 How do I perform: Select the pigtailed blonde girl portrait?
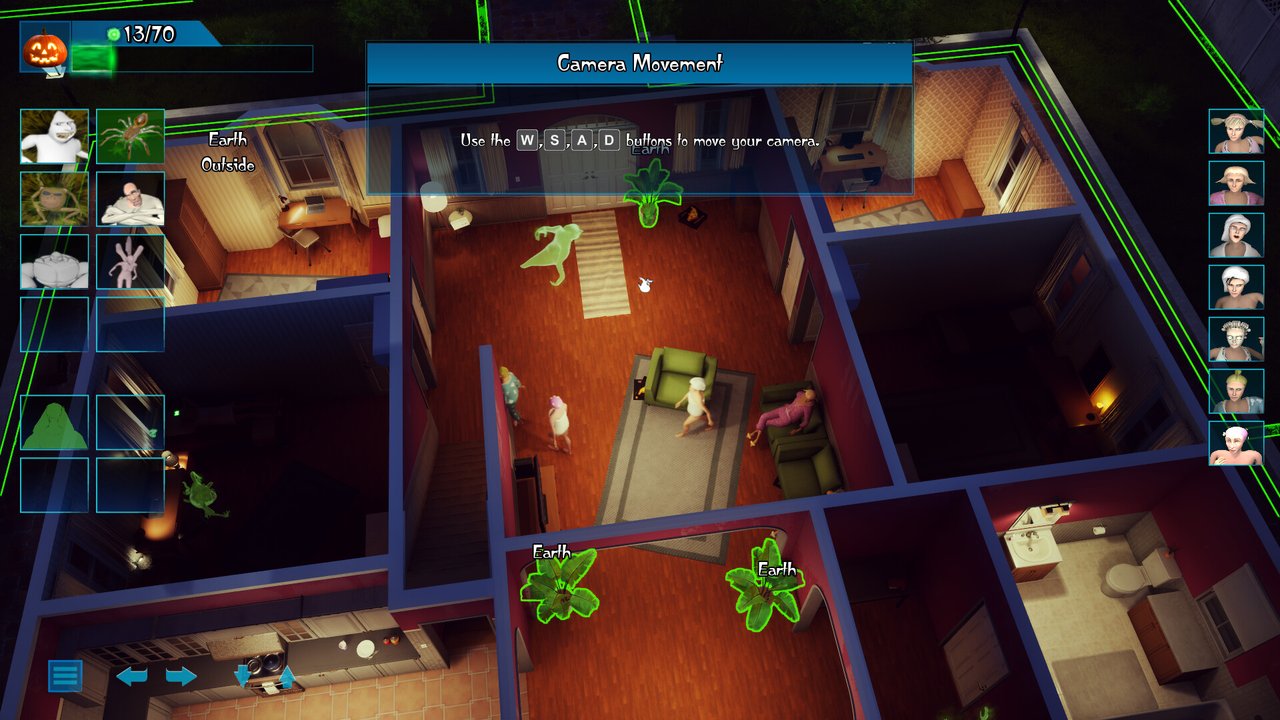pos(1236,131)
